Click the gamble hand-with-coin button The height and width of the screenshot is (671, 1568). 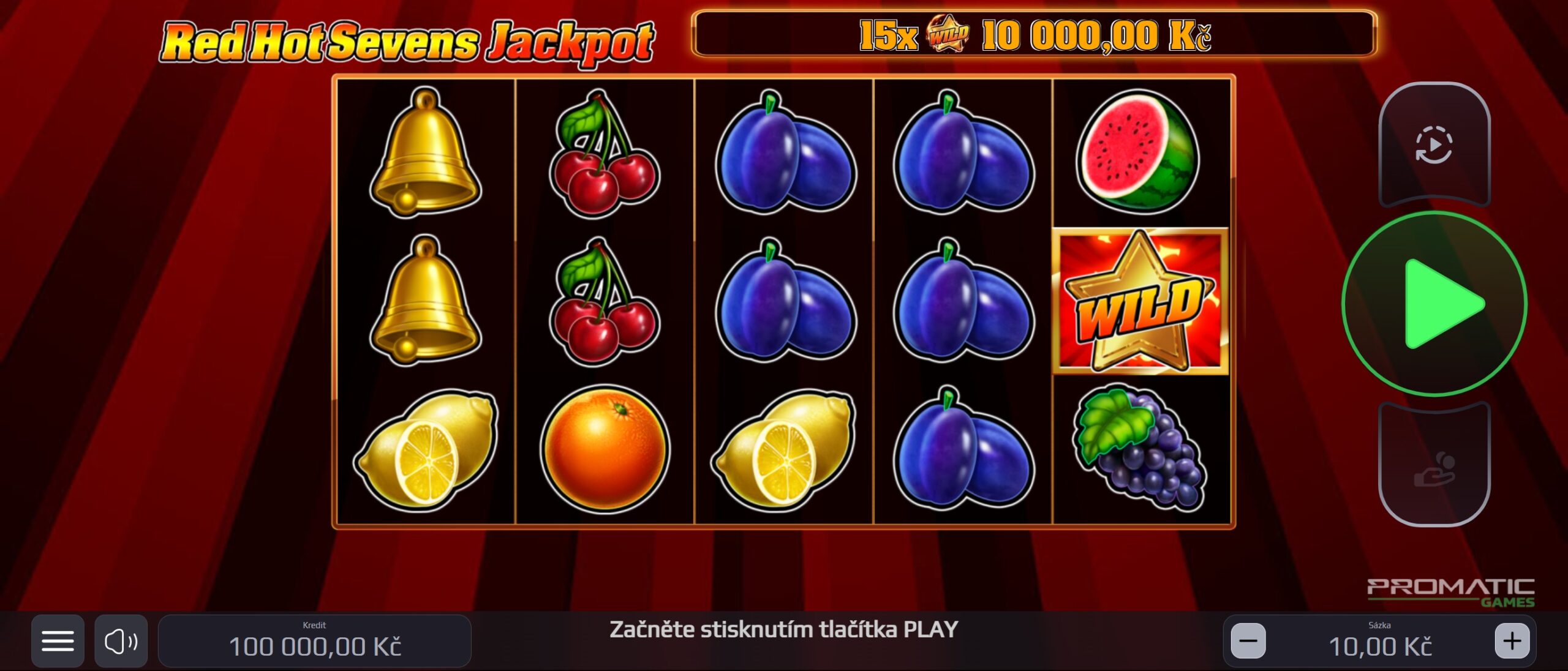click(x=1434, y=469)
